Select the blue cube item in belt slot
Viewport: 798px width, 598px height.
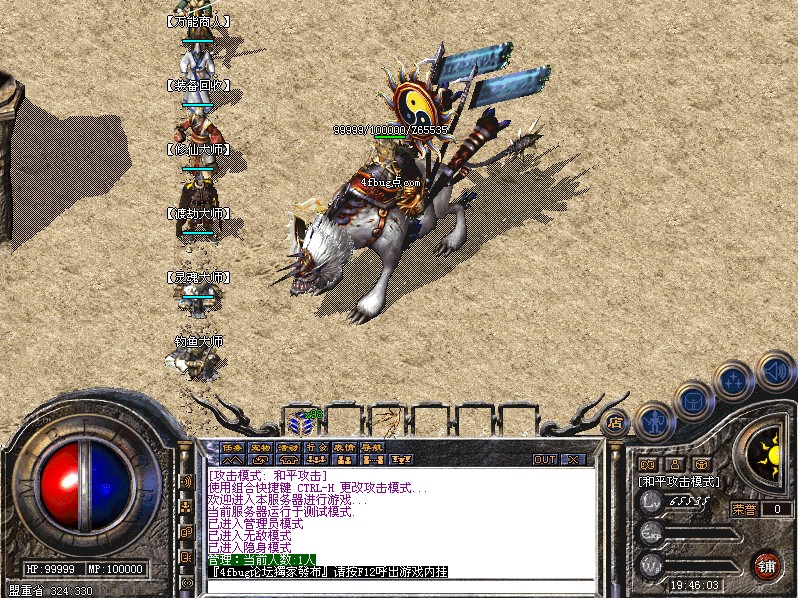[300, 421]
